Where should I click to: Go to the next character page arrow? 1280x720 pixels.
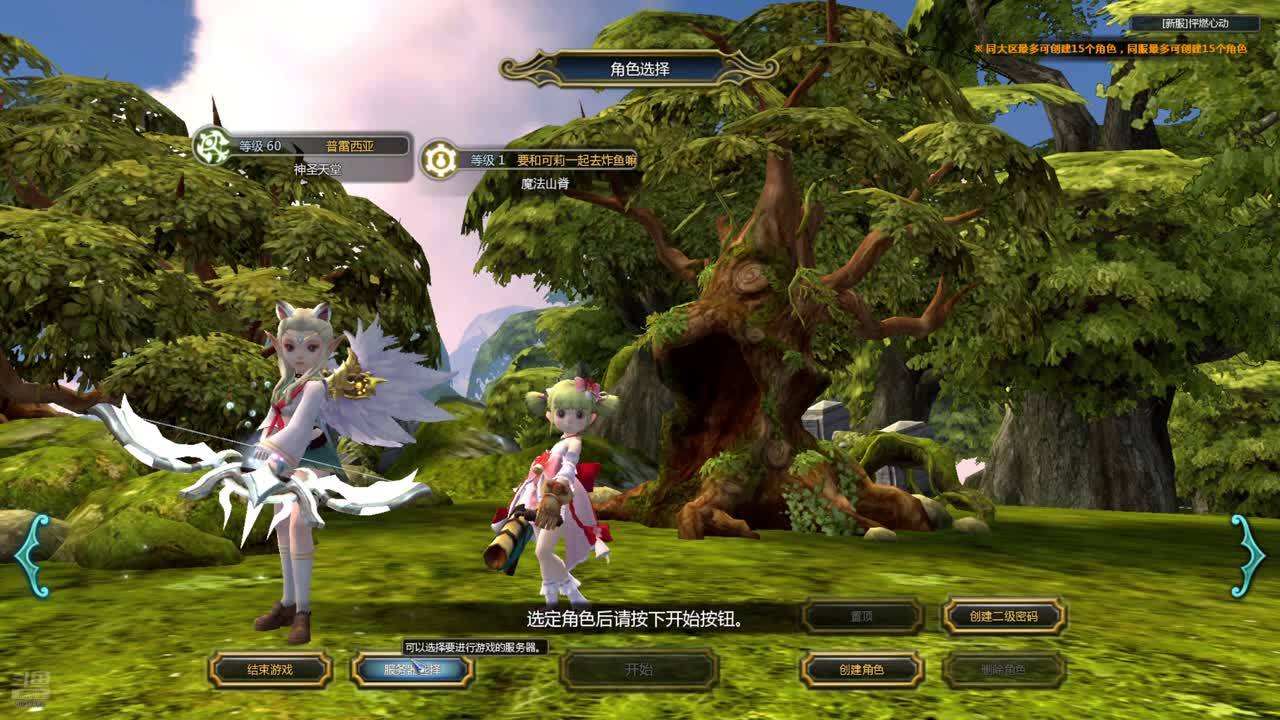coord(1247,556)
